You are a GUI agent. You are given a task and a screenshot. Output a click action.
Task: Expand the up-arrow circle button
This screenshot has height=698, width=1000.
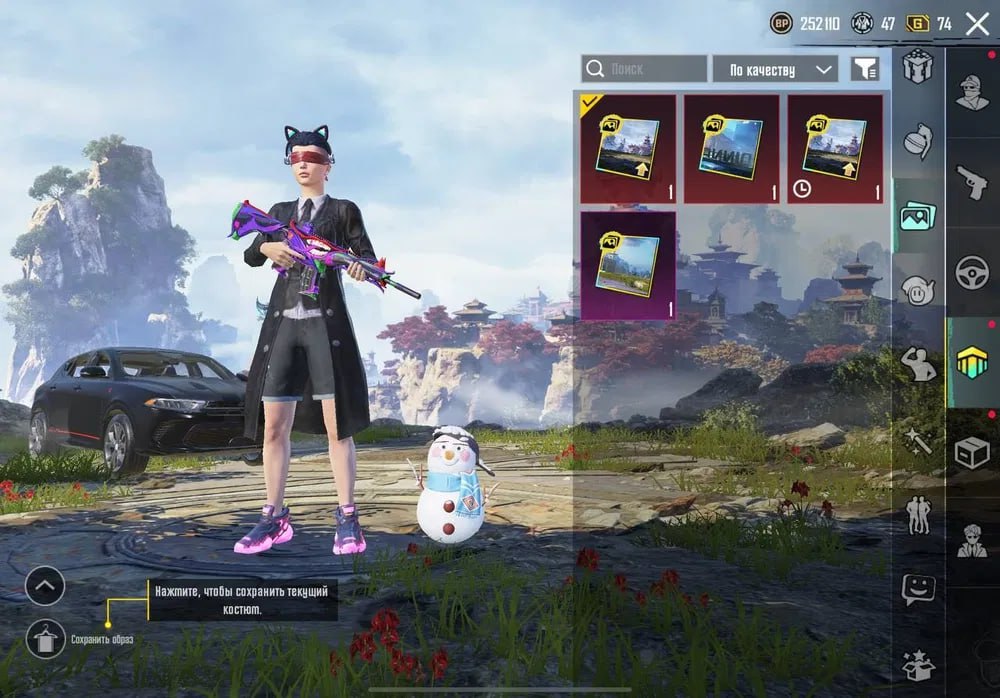click(x=45, y=586)
